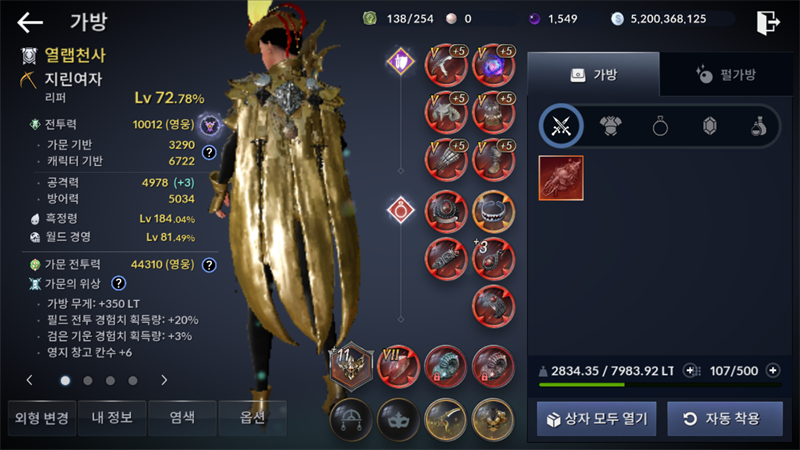This screenshot has height=450, width=800.
Task: Switch to the 가방 tab
Action: click(593, 74)
